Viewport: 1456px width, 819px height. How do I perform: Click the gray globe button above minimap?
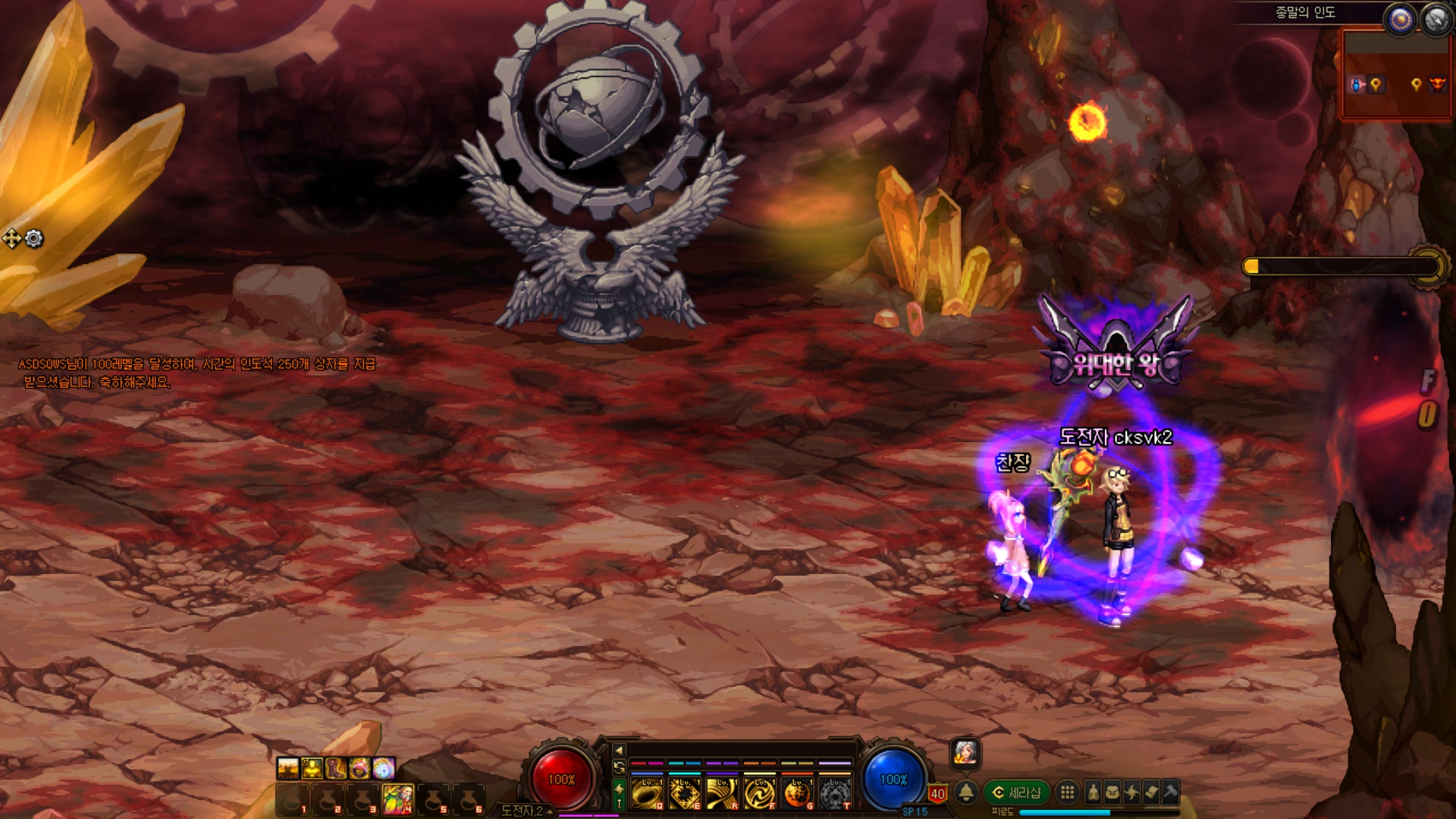[1436, 20]
